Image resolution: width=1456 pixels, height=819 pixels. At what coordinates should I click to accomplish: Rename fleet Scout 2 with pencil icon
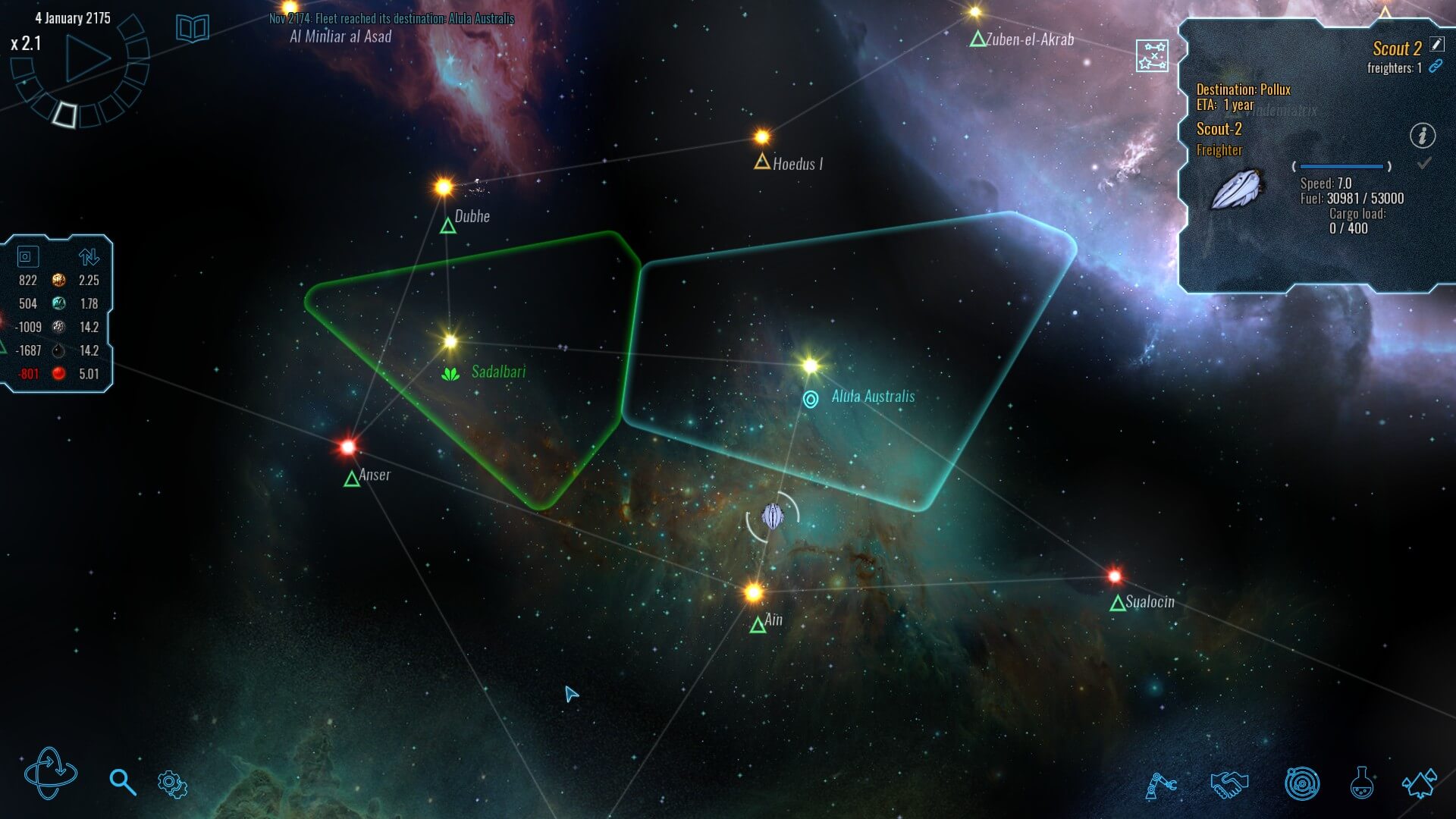point(1436,45)
